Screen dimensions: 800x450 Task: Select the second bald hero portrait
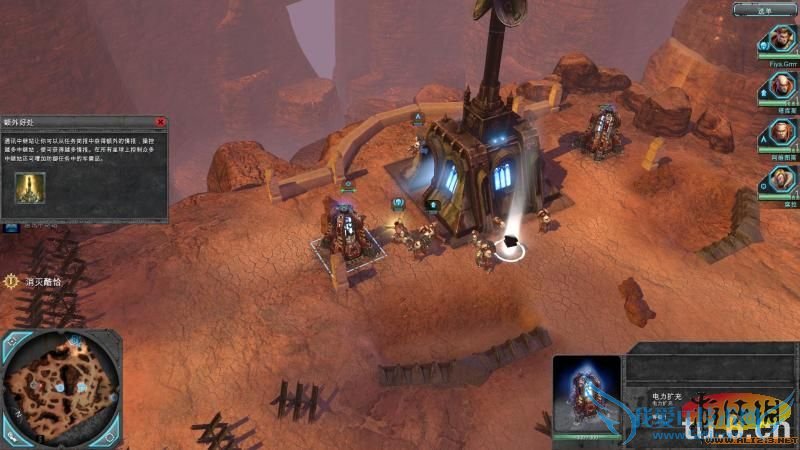[780, 85]
